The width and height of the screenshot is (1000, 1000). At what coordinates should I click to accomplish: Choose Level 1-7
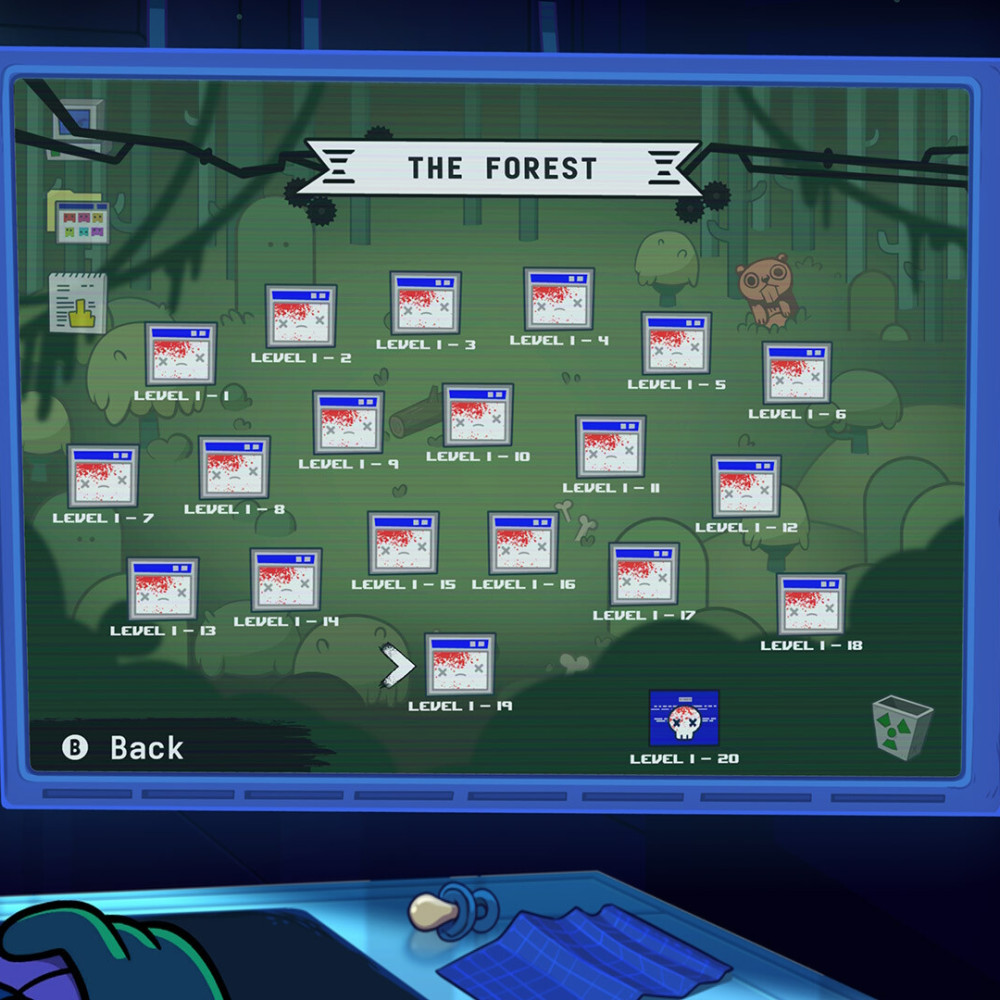pos(103,476)
